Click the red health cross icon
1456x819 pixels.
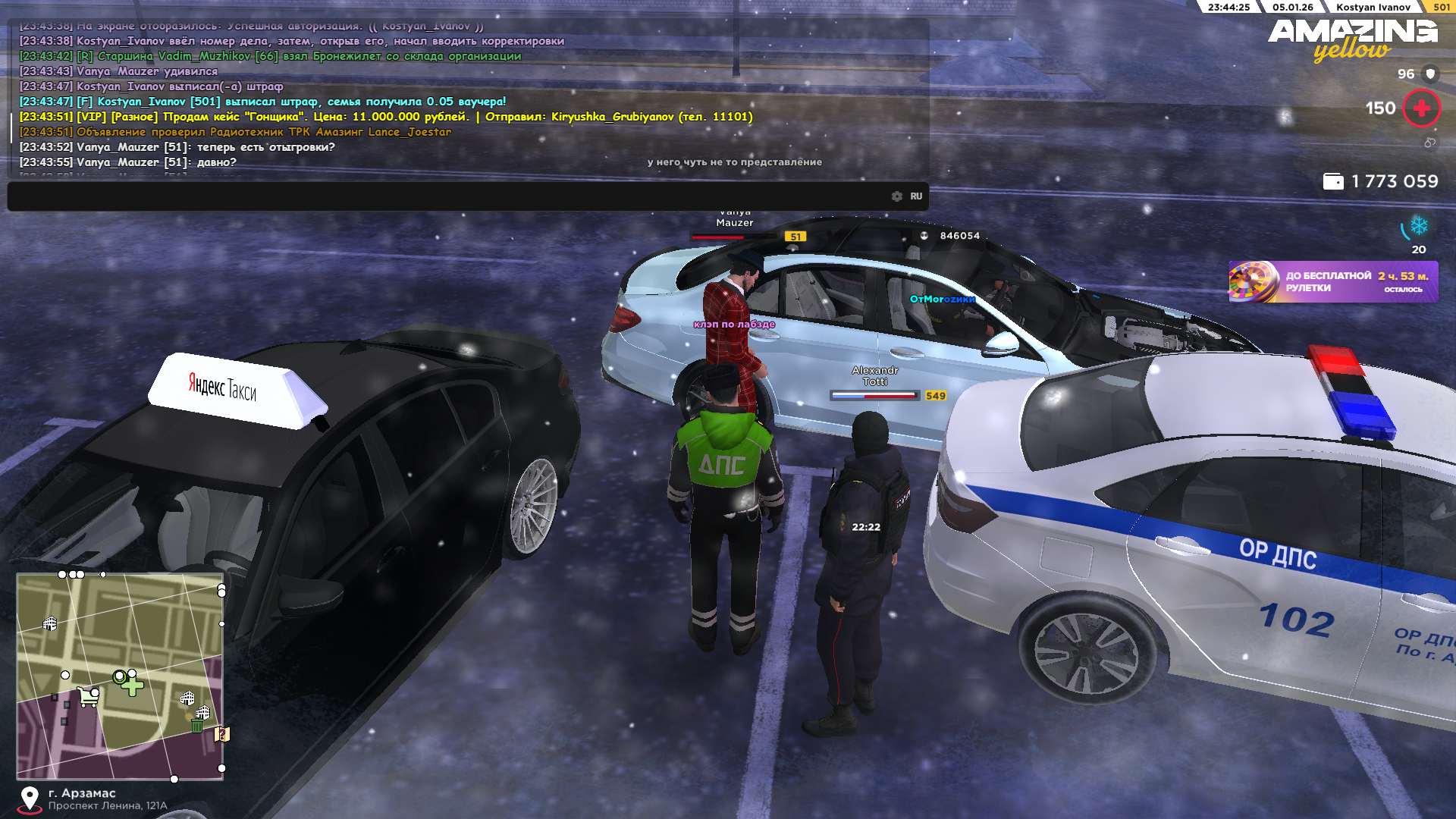point(1421,108)
